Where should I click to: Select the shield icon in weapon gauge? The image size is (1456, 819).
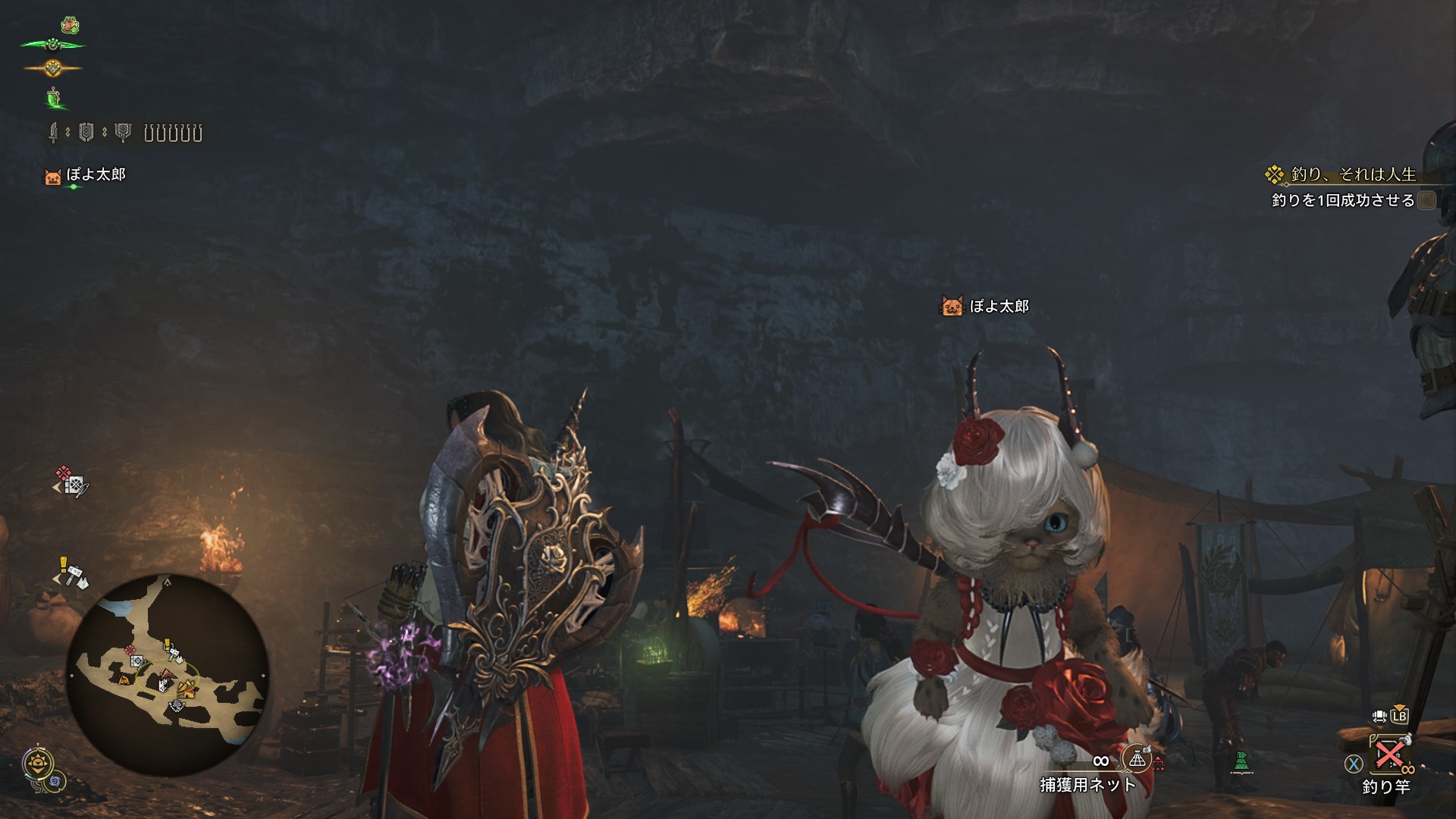[86, 133]
